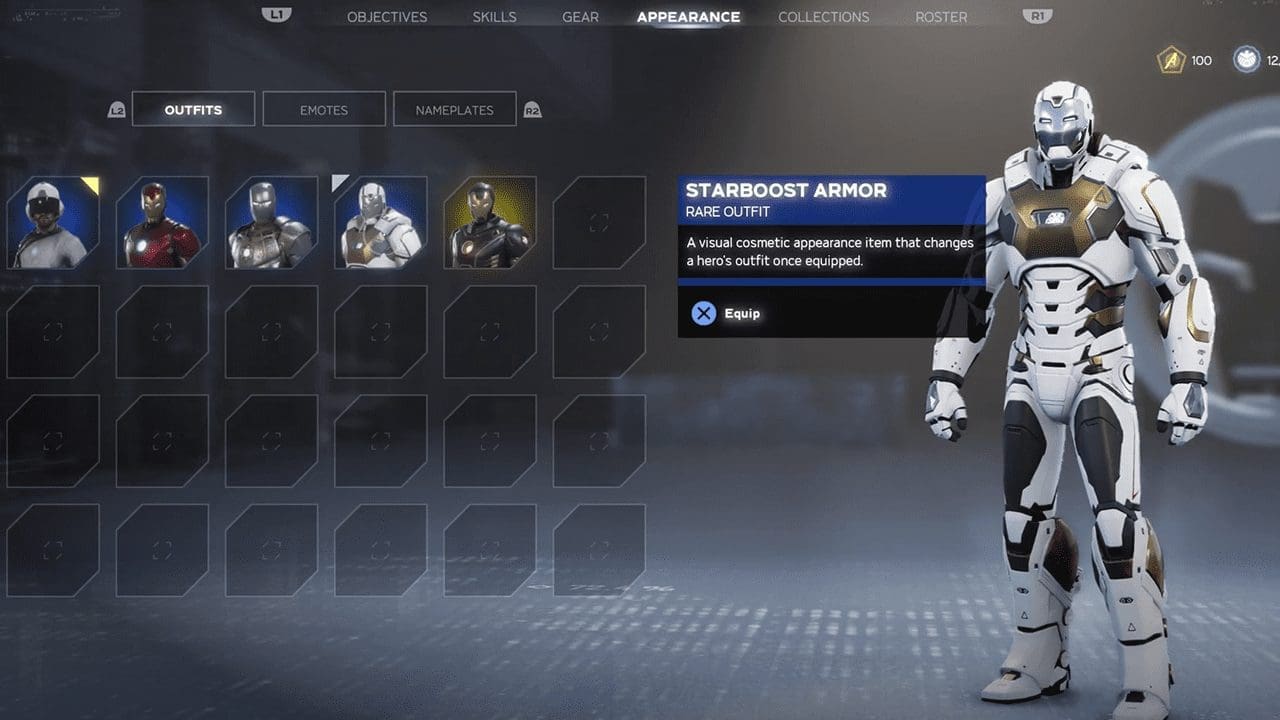Choose the Outfits category

(x=193, y=110)
